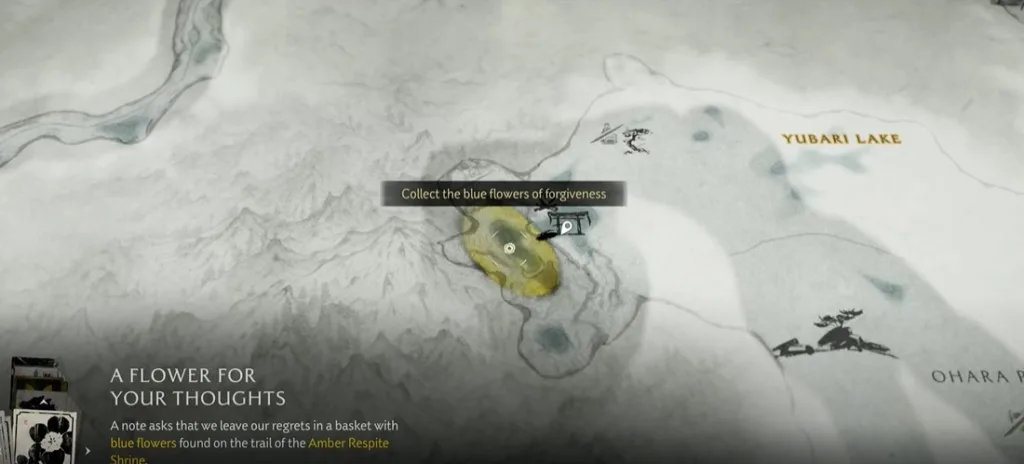
Task: Select the quest objective marker in the yellow zone
Action: pos(510,247)
